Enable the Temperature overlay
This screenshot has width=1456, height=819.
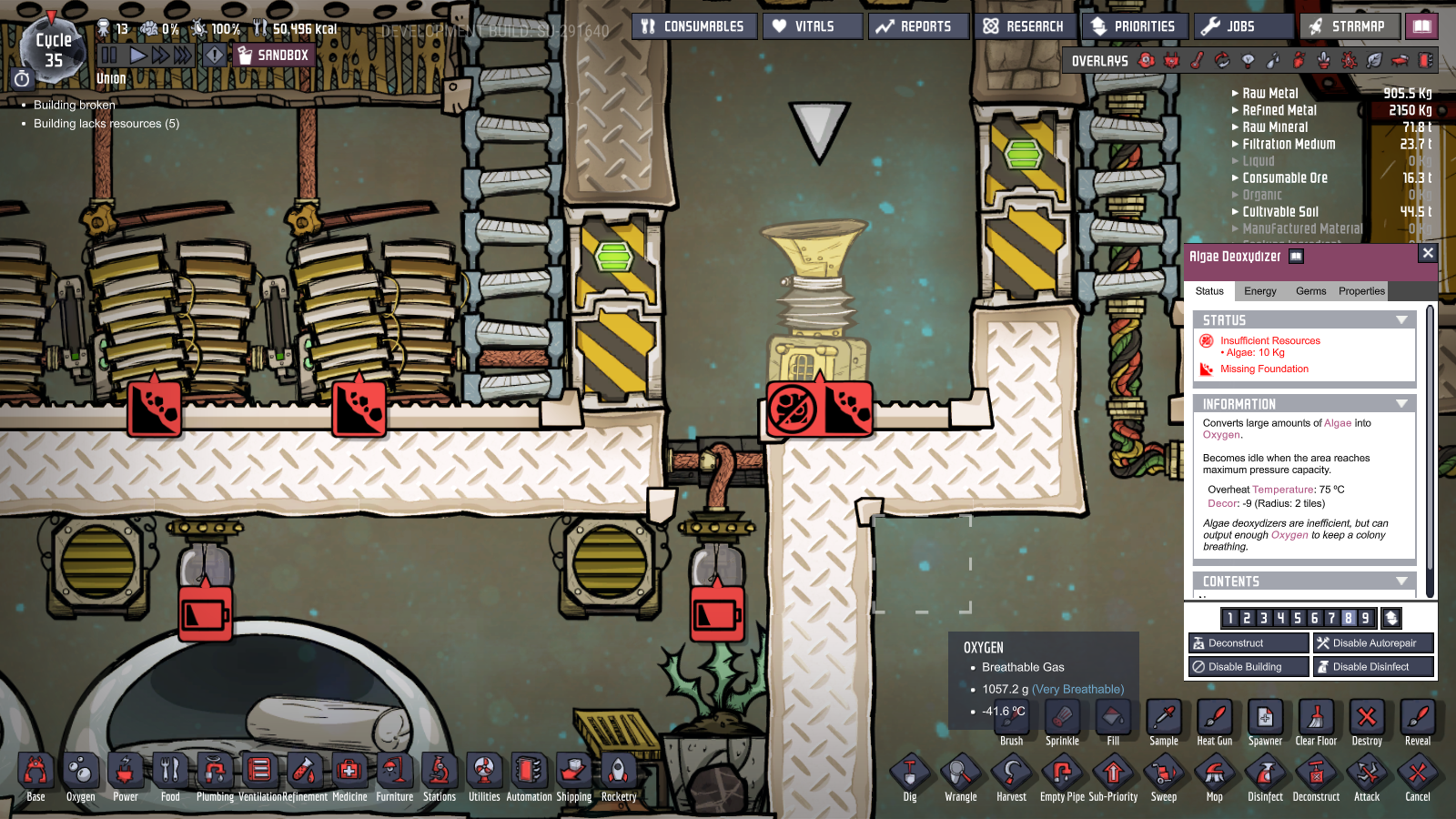pos(1197,61)
